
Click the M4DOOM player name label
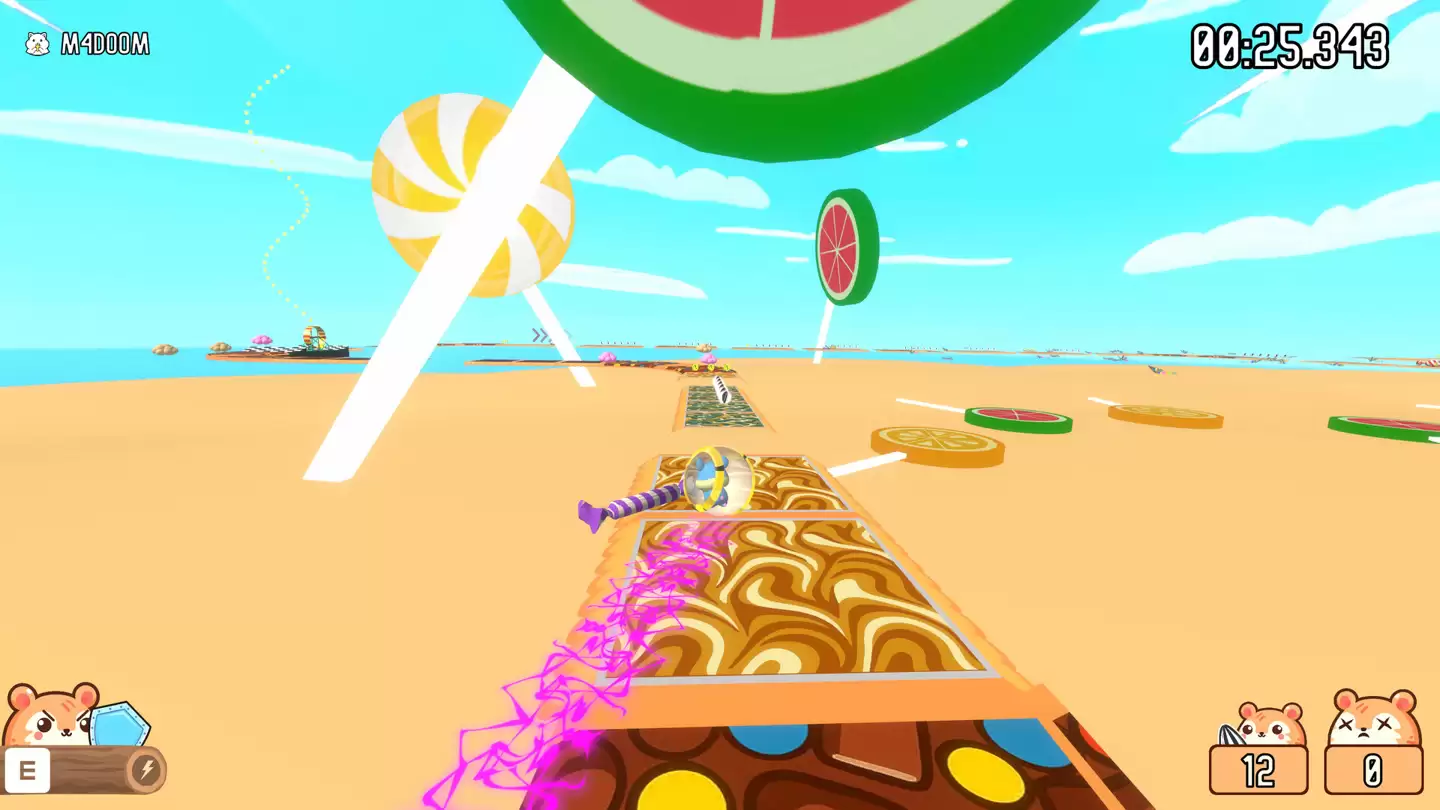[x=105, y=43]
